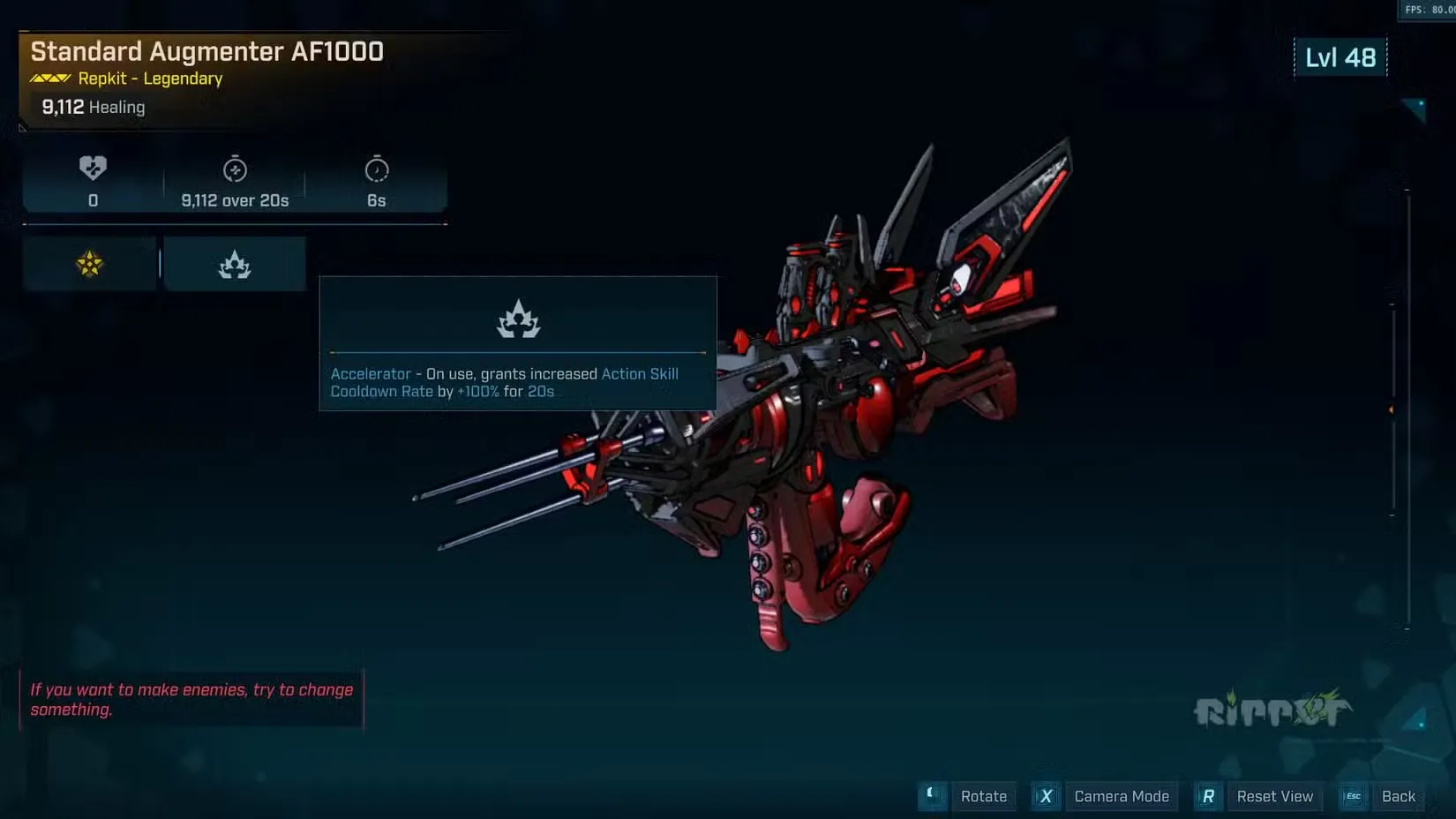Select the healing heart stat icon

tap(92, 169)
